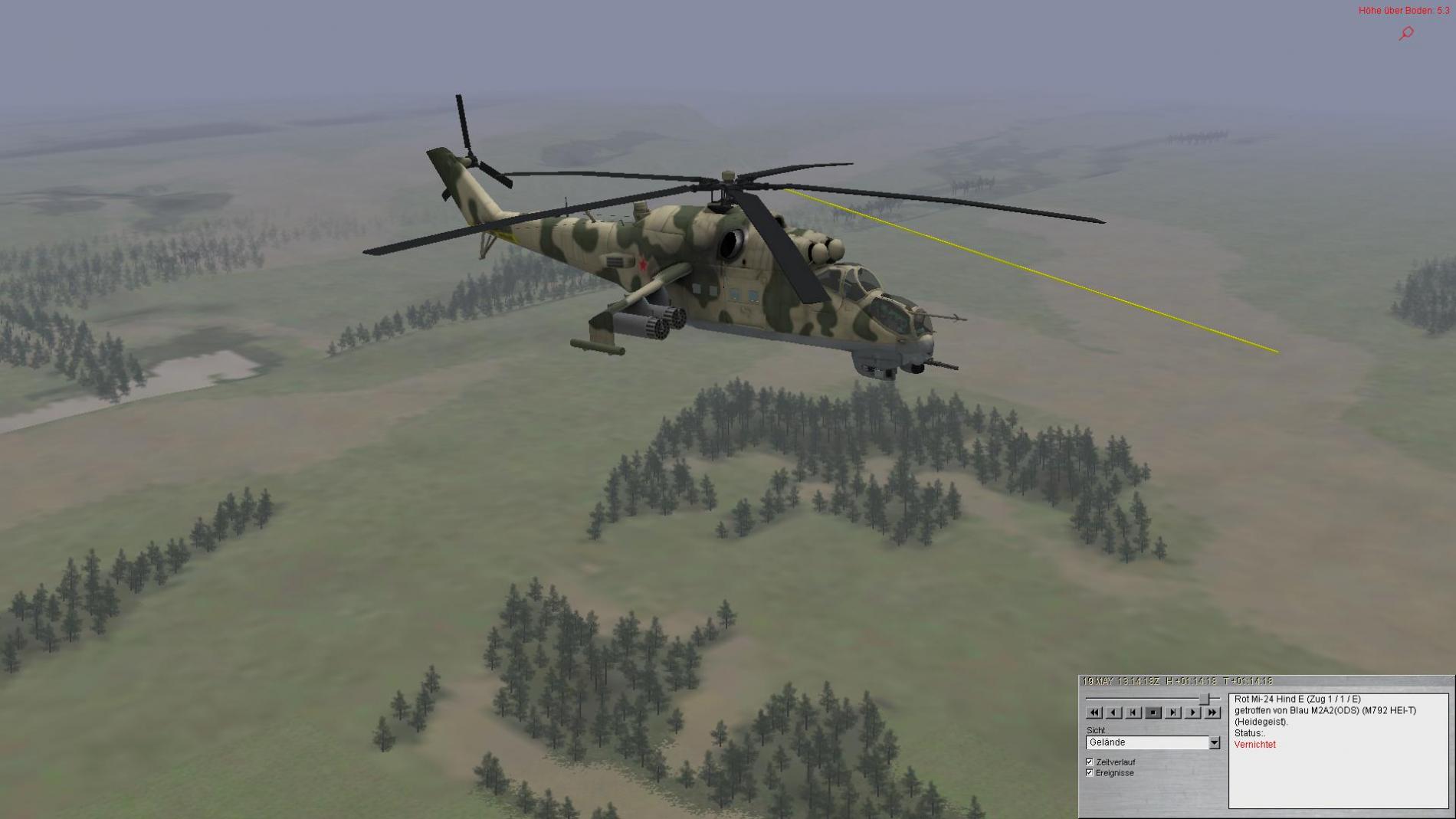Skip to the next event in the replay
Viewport: 1456px width, 819px height.
(x=1172, y=713)
